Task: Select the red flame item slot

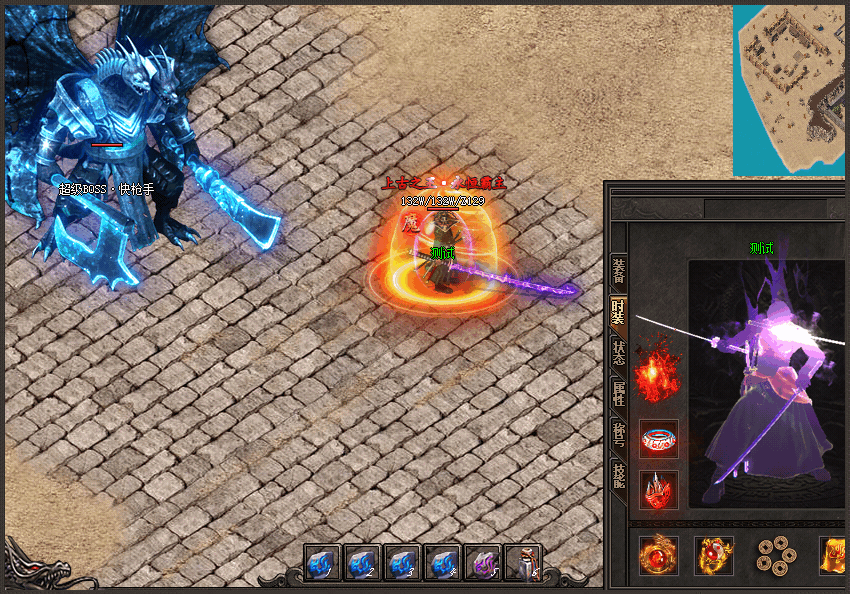Action: 658,376
